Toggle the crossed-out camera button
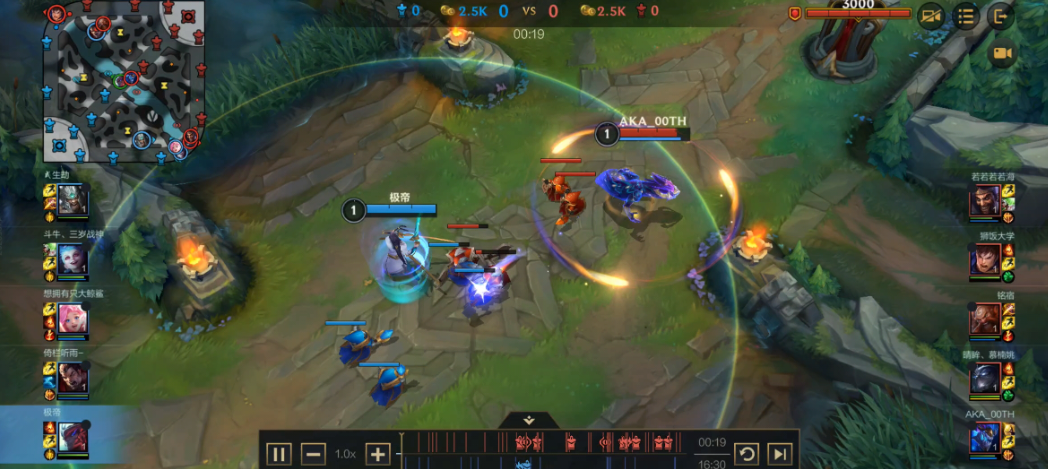This screenshot has height=469, width=1048. tap(932, 16)
